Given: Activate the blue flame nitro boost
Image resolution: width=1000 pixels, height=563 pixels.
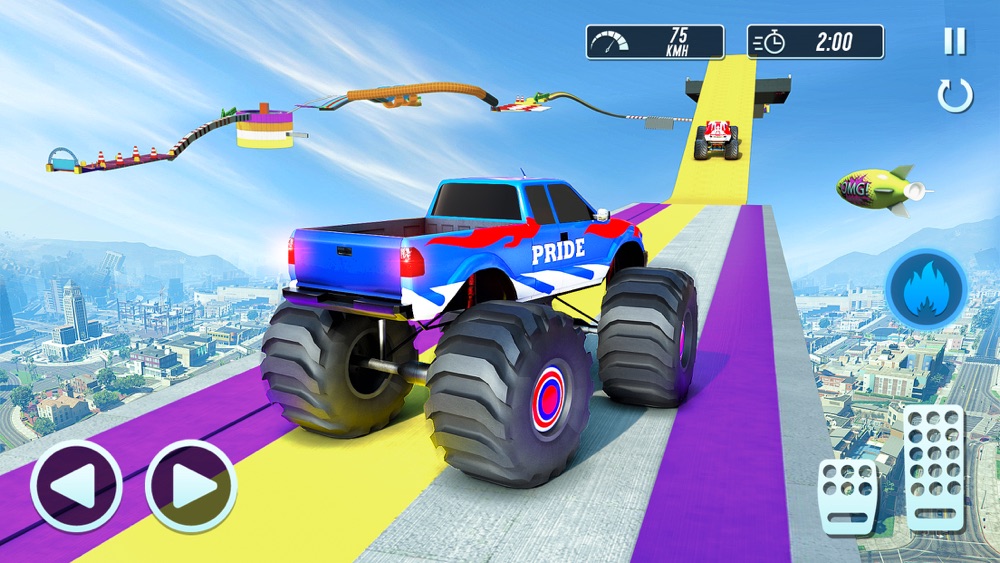Looking at the screenshot, I should [x=926, y=290].
